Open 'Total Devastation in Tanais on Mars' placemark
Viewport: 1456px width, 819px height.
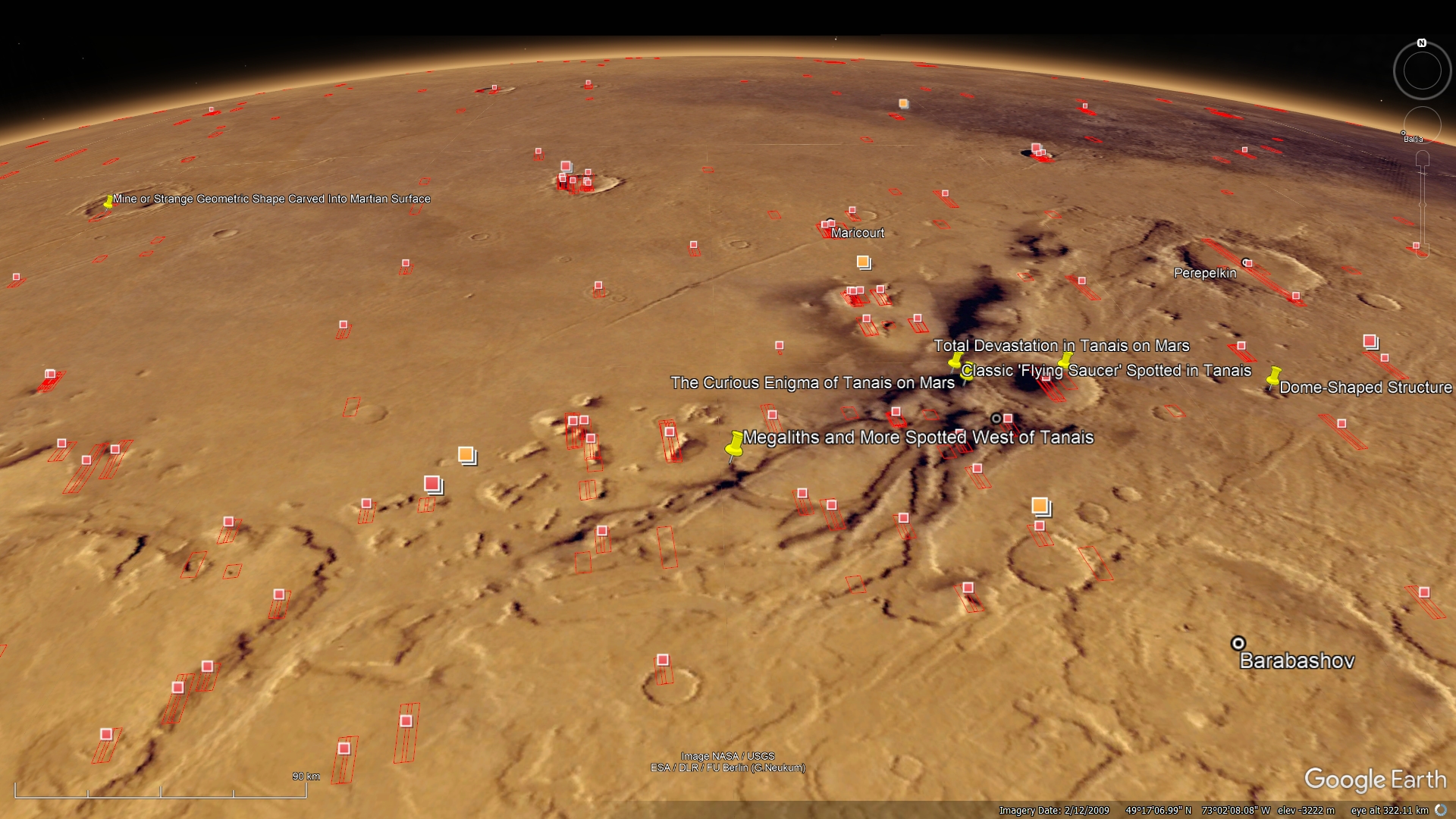(1061, 346)
